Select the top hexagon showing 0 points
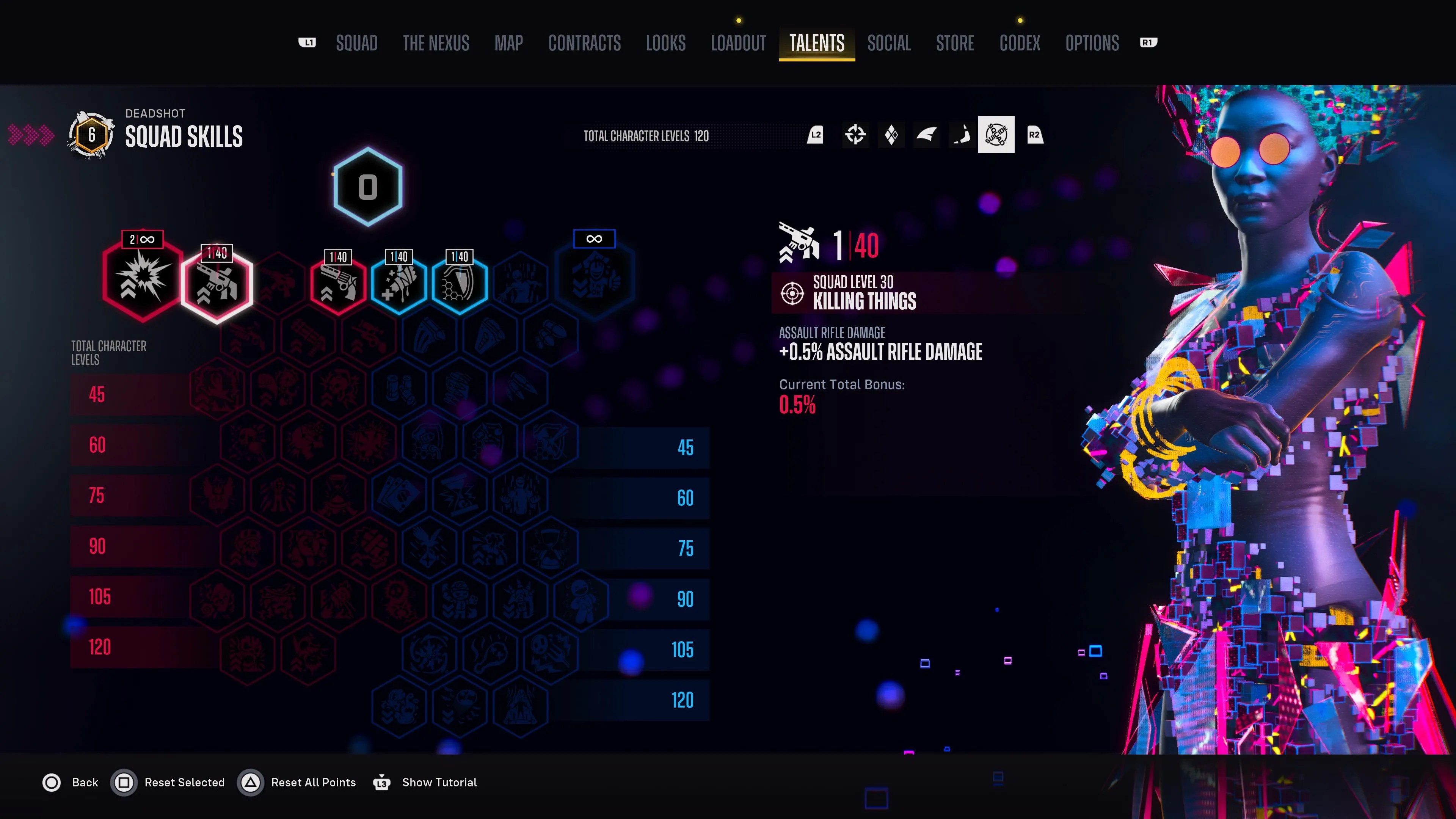 click(367, 187)
